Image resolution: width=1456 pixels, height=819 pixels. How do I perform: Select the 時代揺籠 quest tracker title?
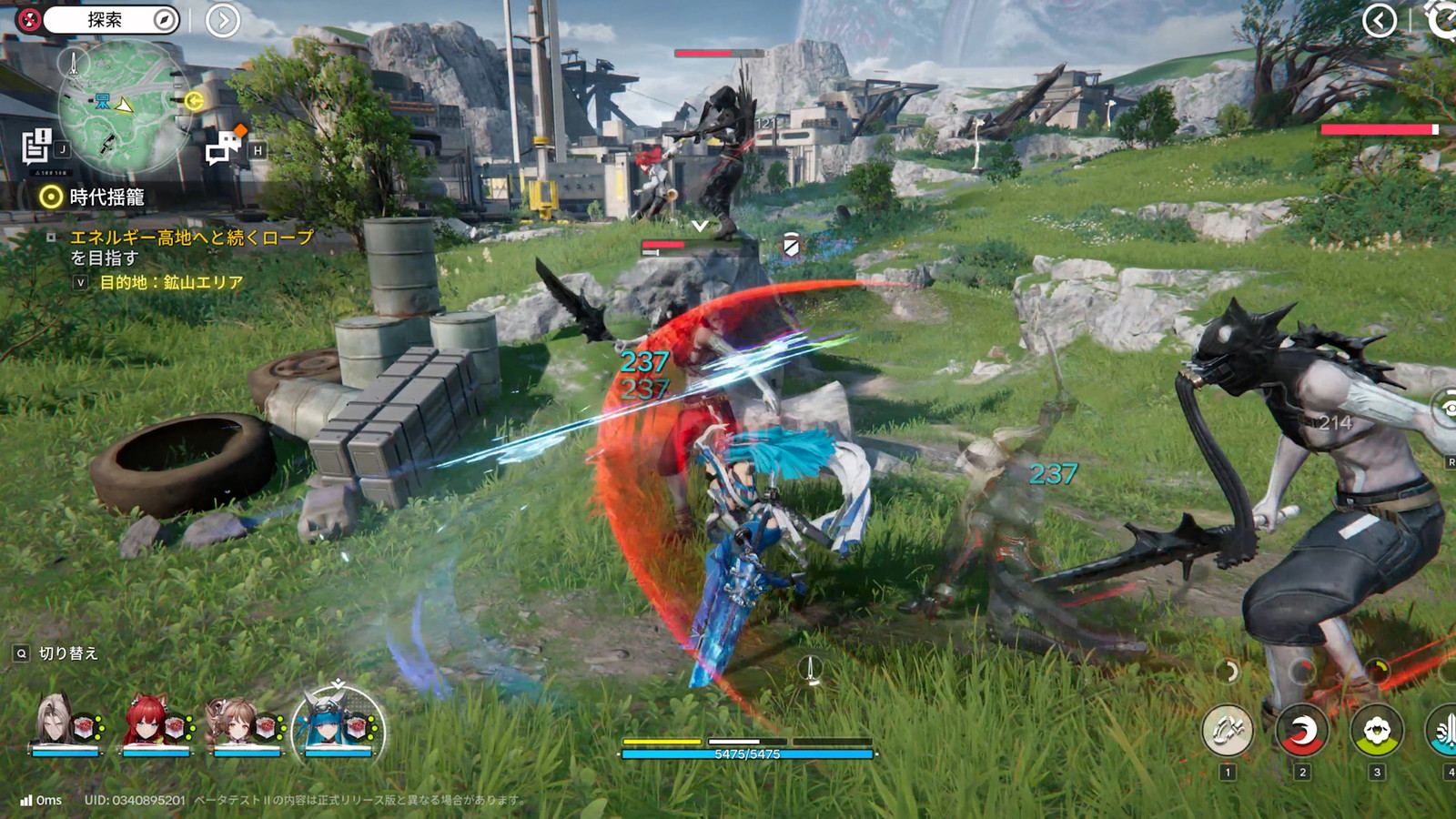106,197
